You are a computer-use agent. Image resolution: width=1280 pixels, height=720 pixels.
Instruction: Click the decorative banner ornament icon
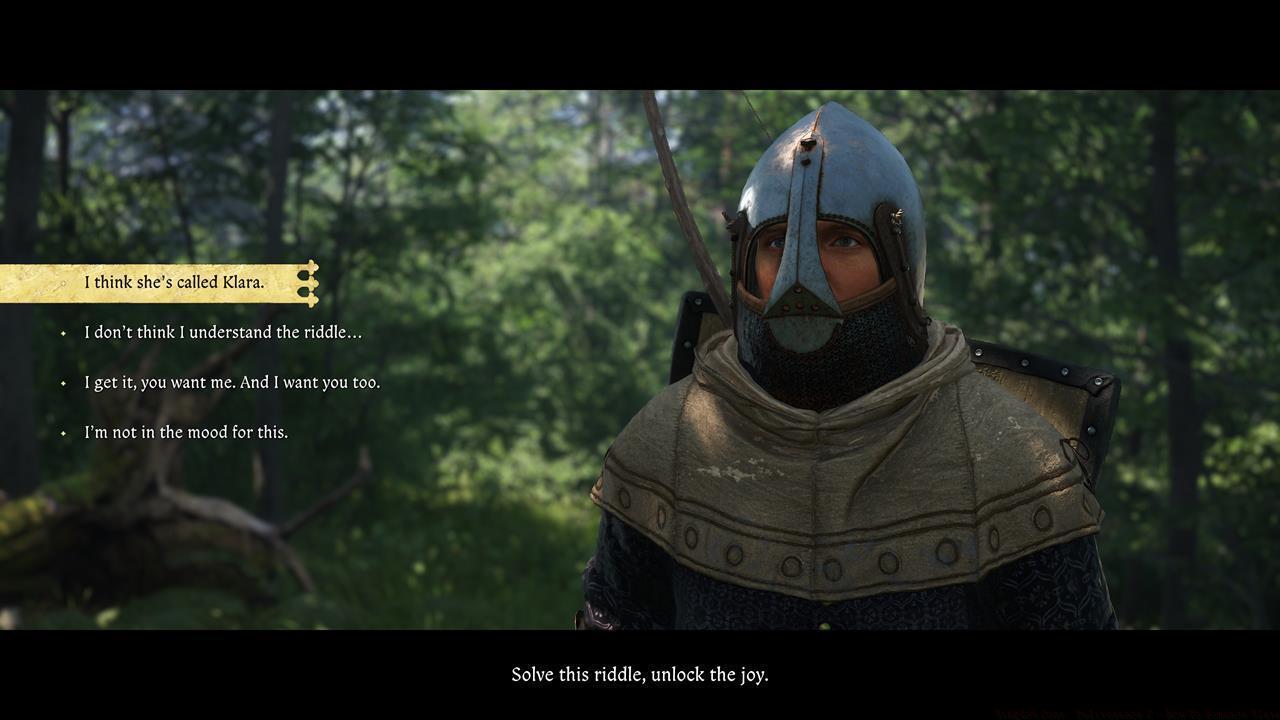[x=308, y=283]
